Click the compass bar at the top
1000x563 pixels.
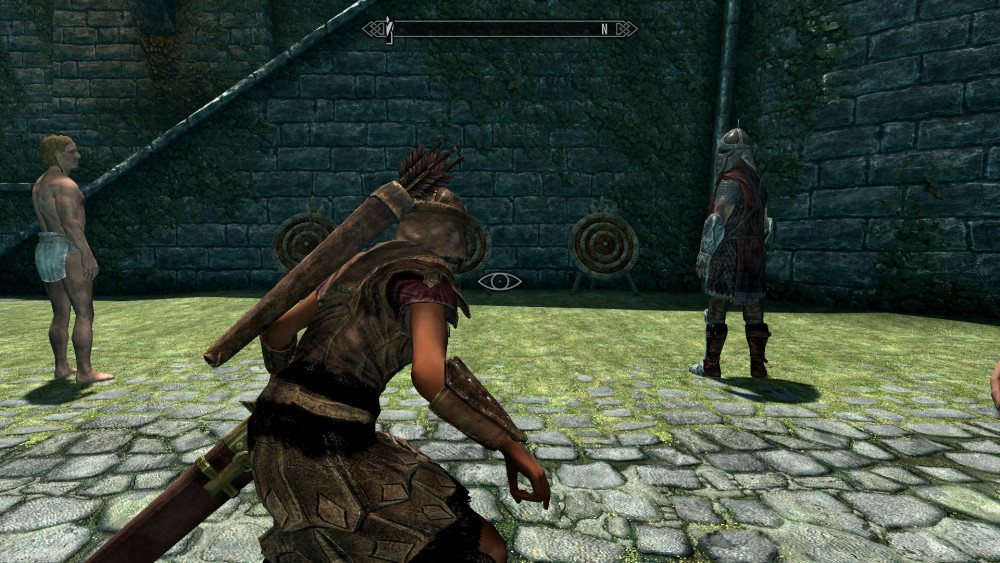click(499, 29)
